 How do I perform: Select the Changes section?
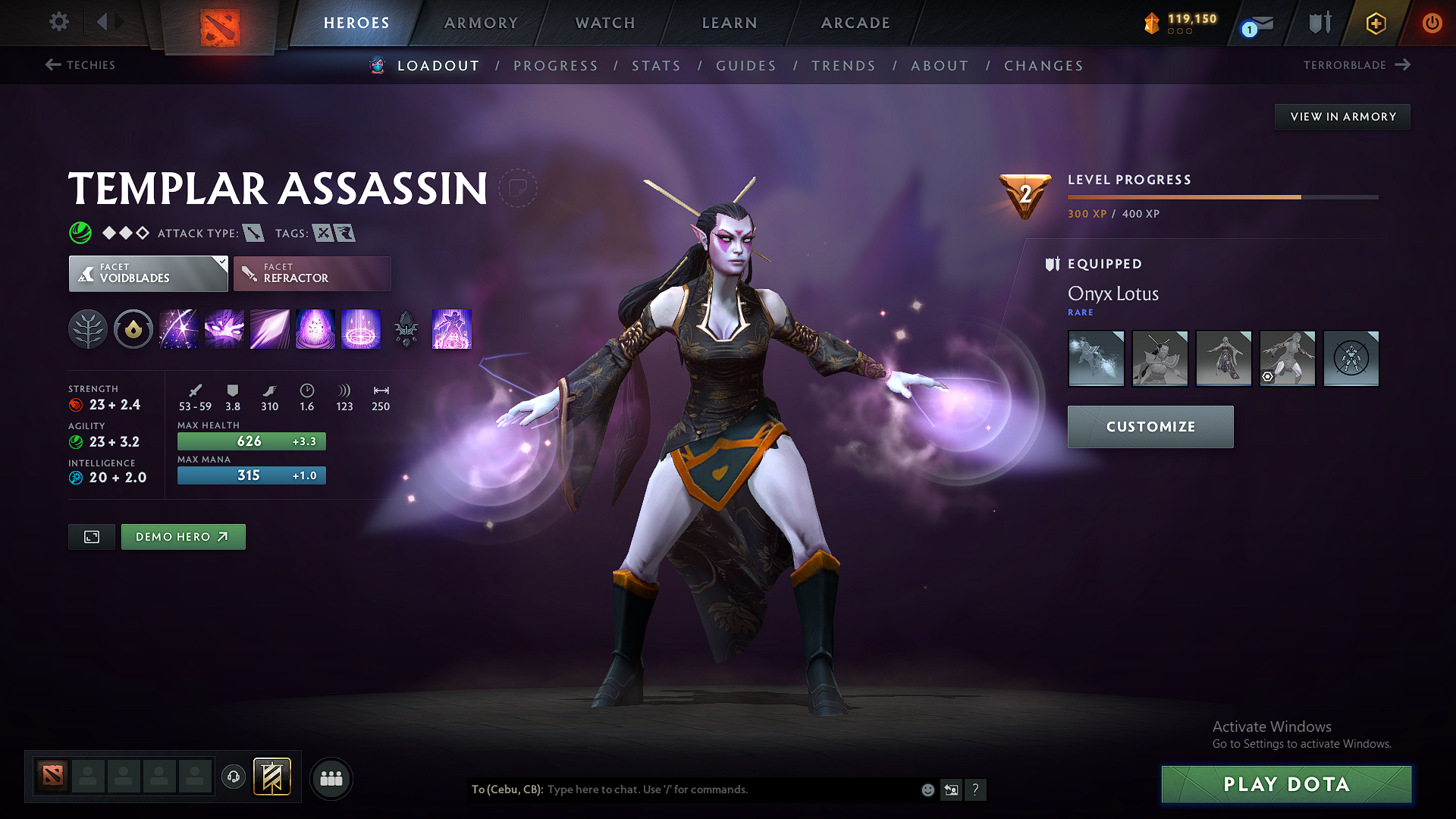tap(1043, 66)
